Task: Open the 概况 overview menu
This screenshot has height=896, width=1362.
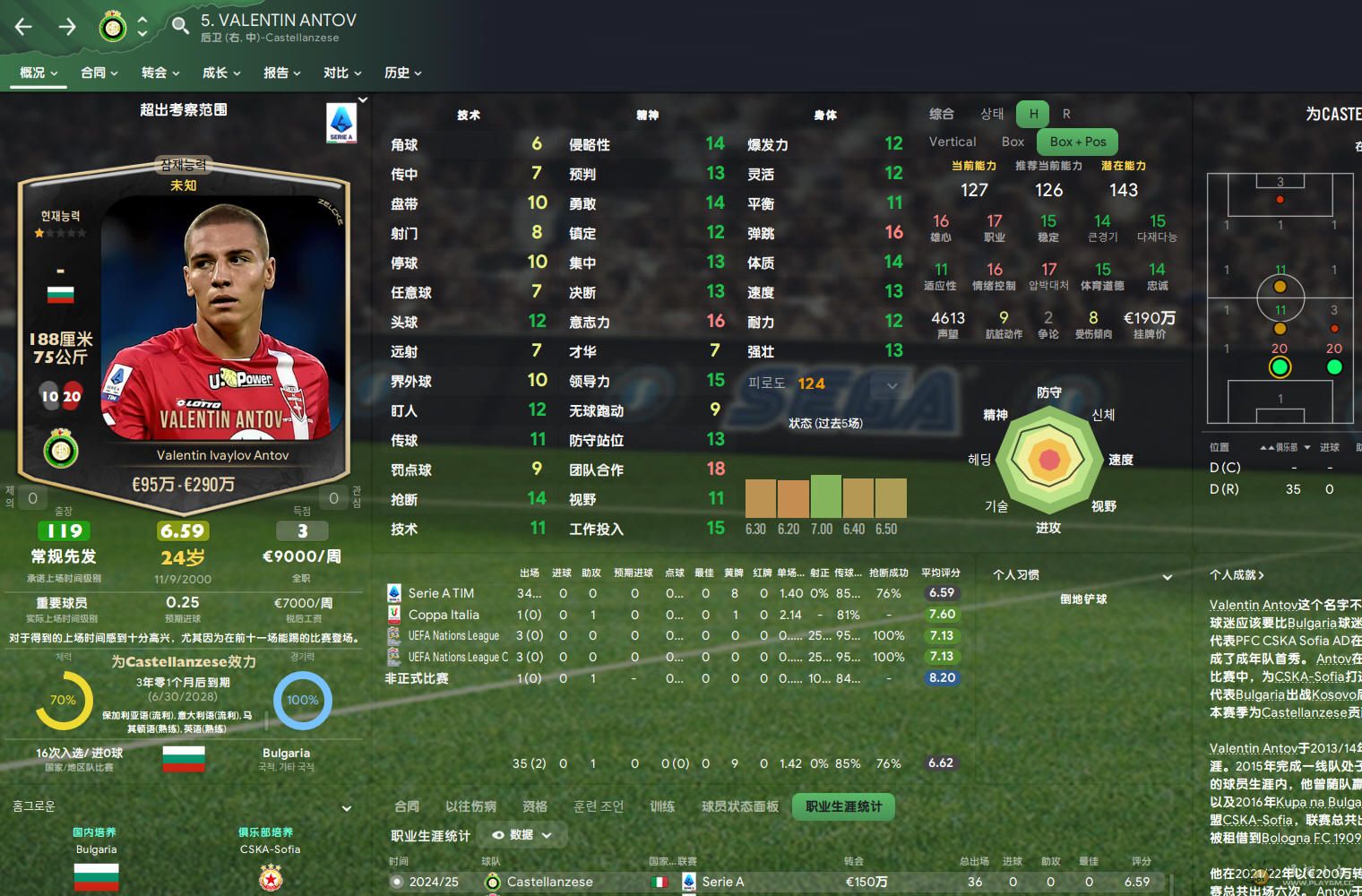Action: coord(39,73)
